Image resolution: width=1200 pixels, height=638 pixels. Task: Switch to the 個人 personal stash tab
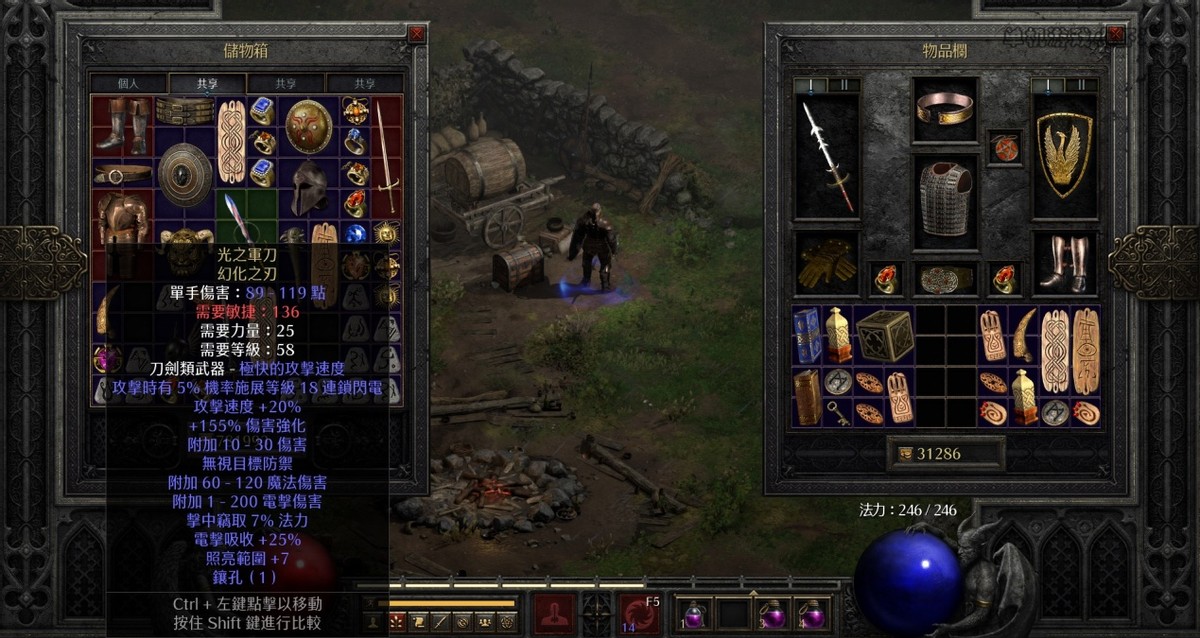[x=128, y=84]
